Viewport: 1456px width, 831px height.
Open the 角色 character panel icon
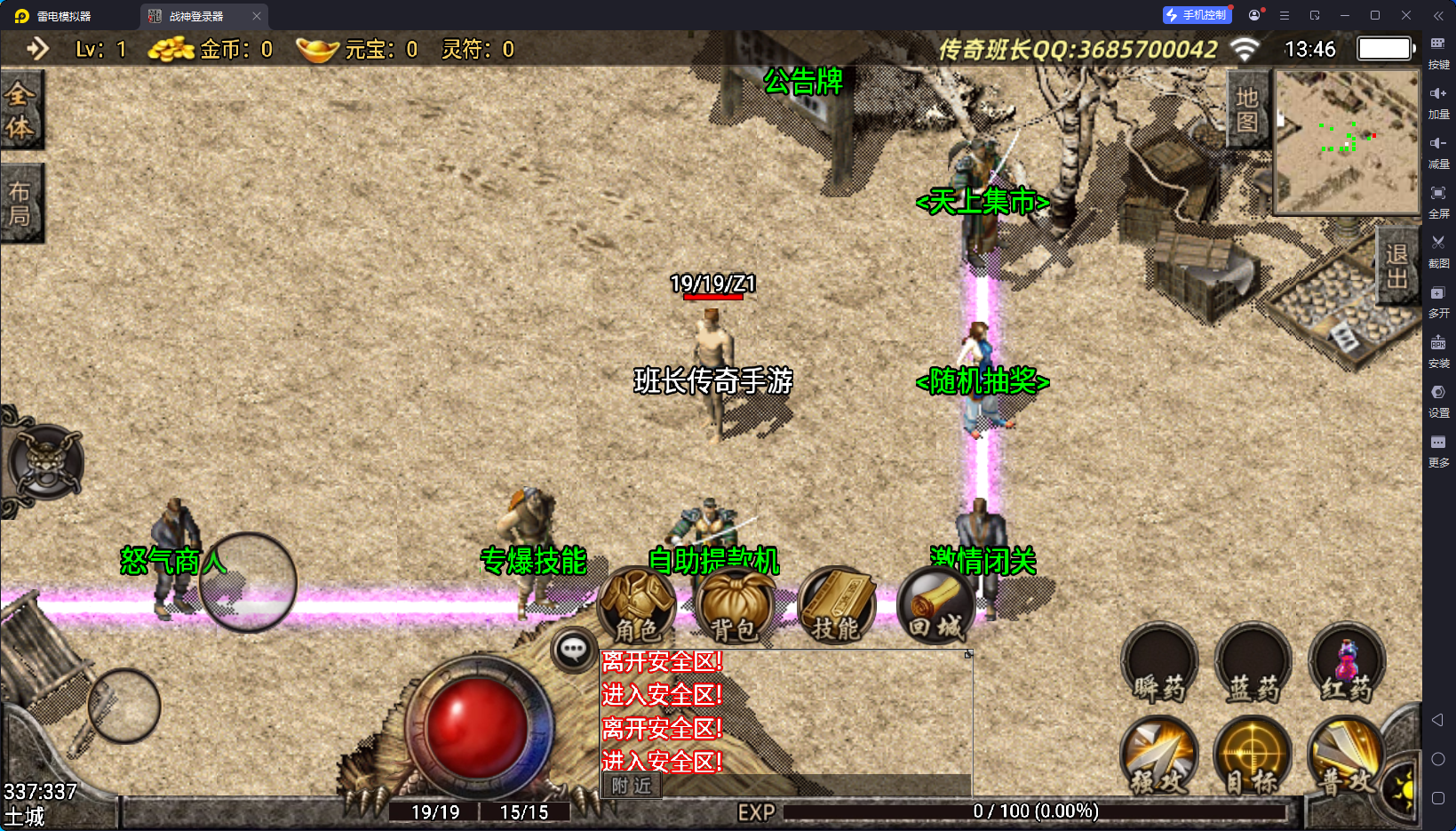(638, 607)
